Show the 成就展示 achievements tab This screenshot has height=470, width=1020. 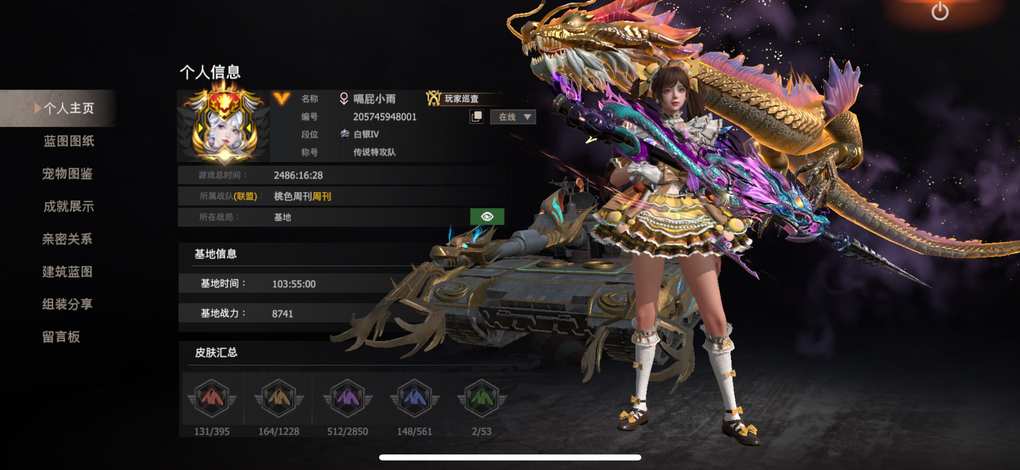[x=68, y=206]
